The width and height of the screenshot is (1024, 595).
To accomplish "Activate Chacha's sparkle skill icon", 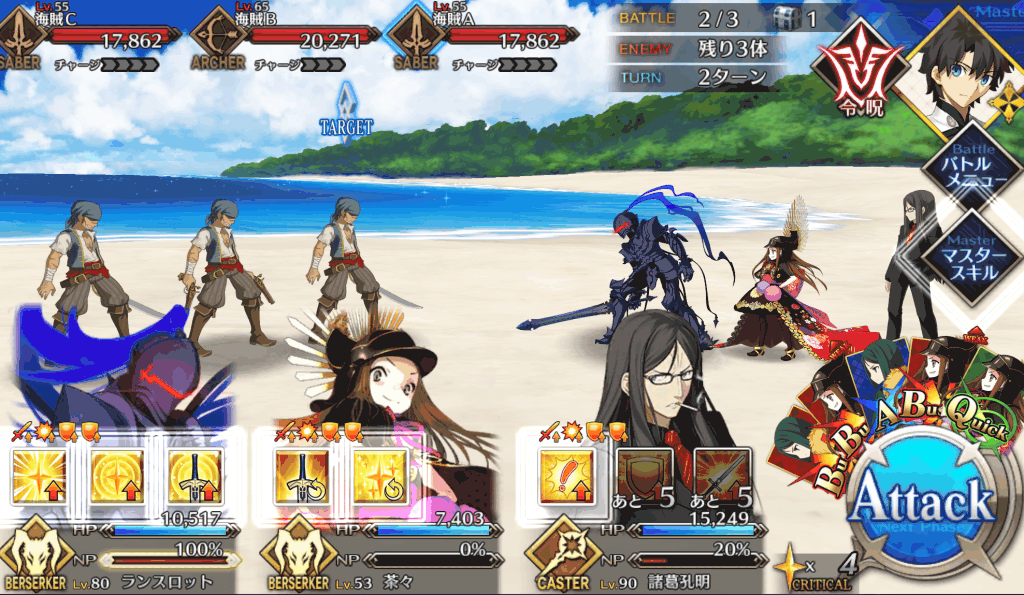I will [378, 476].
